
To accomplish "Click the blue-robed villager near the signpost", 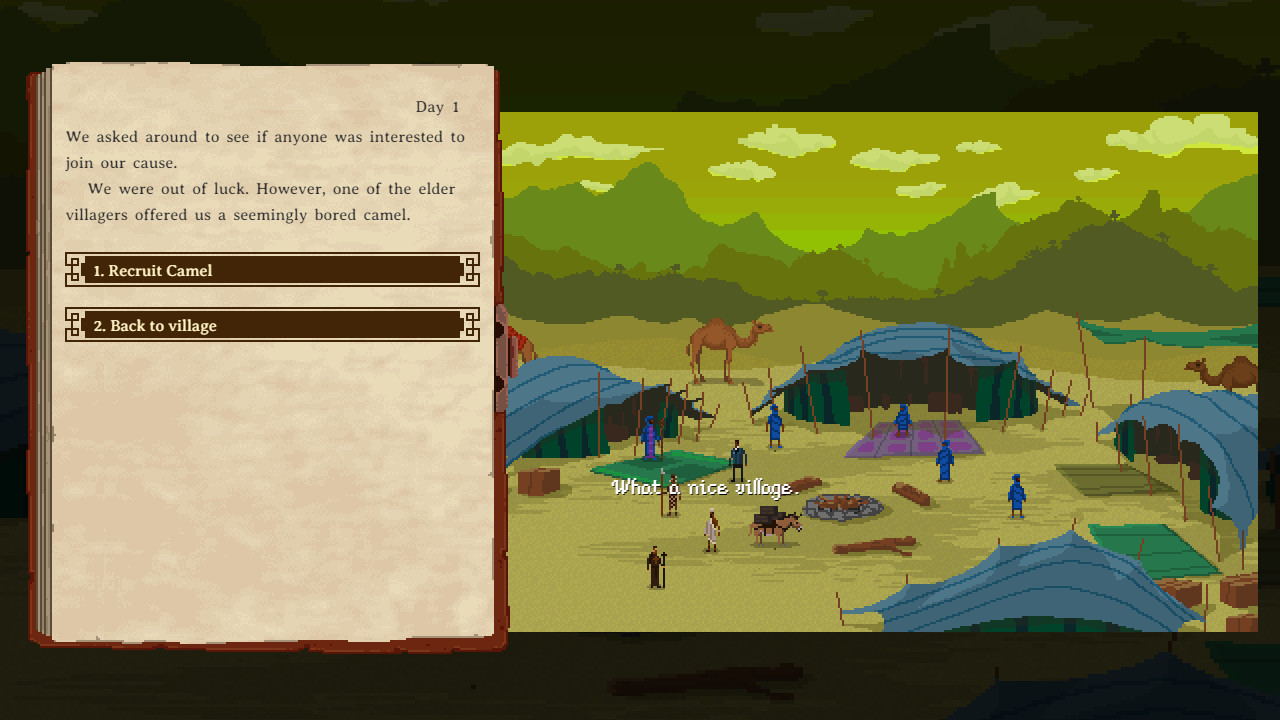I will pos(651,437).
